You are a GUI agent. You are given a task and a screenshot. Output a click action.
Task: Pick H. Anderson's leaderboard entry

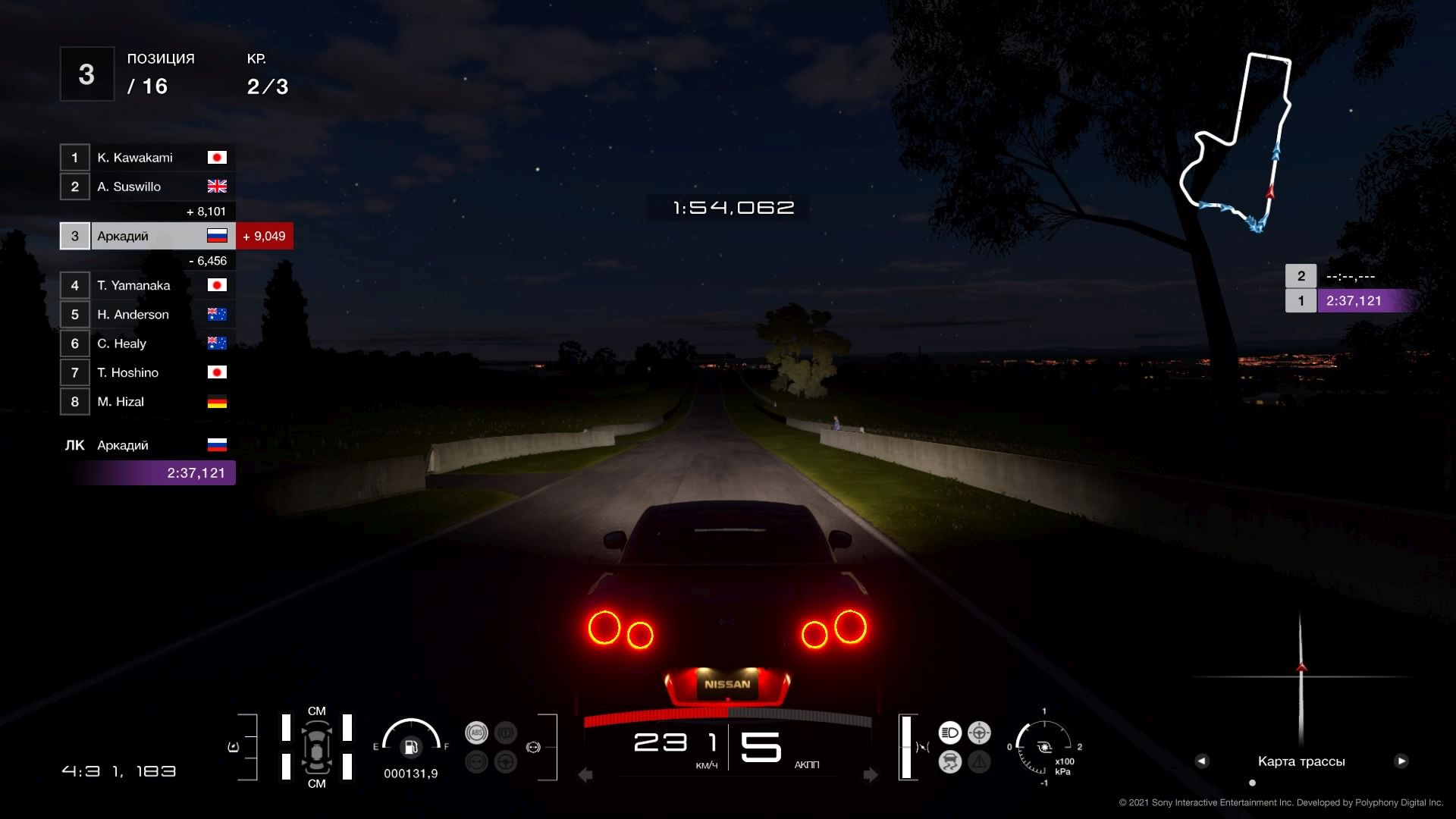click(x=148, y=314)
